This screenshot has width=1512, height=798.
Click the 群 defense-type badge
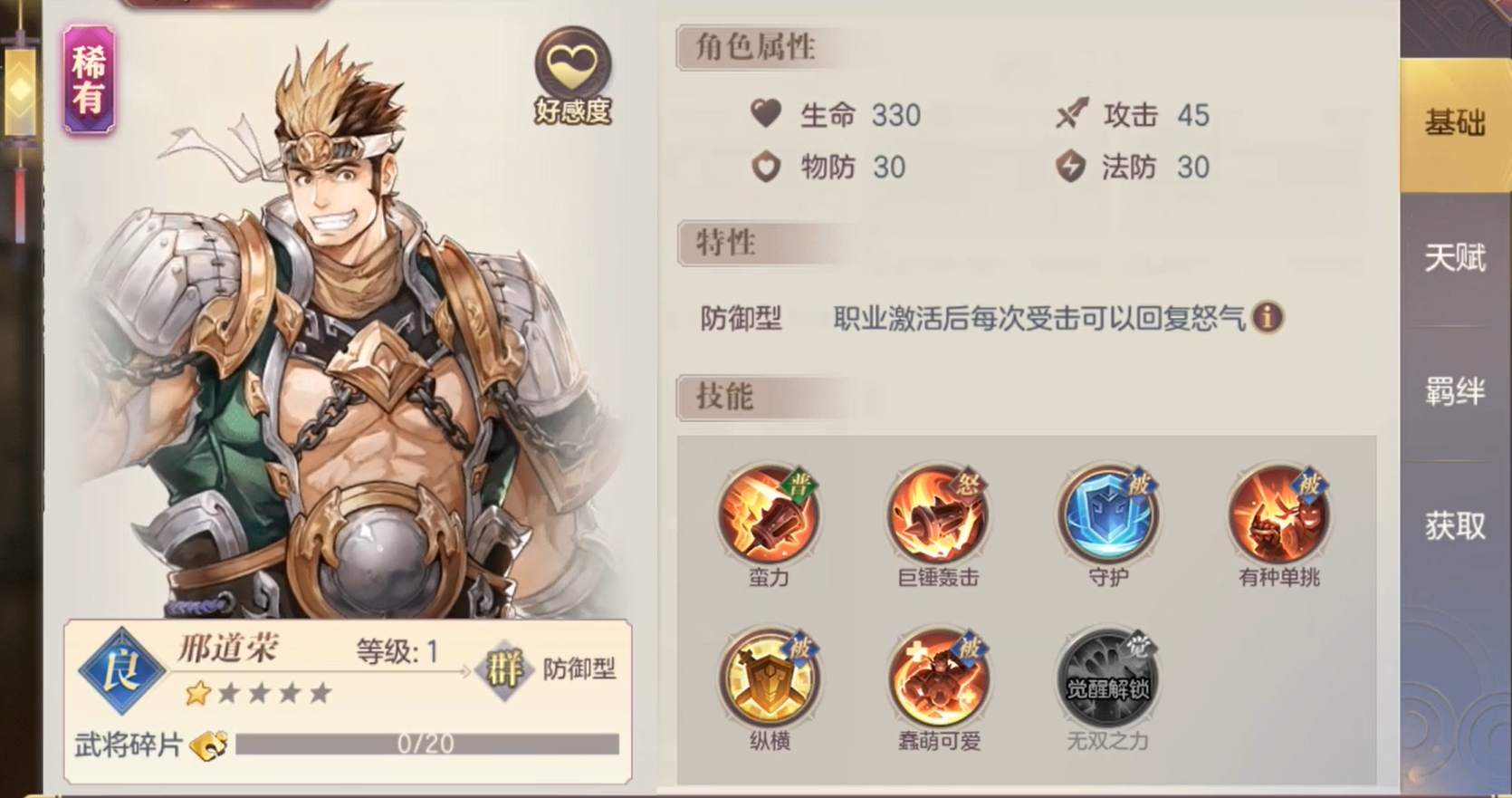[503, 669]
